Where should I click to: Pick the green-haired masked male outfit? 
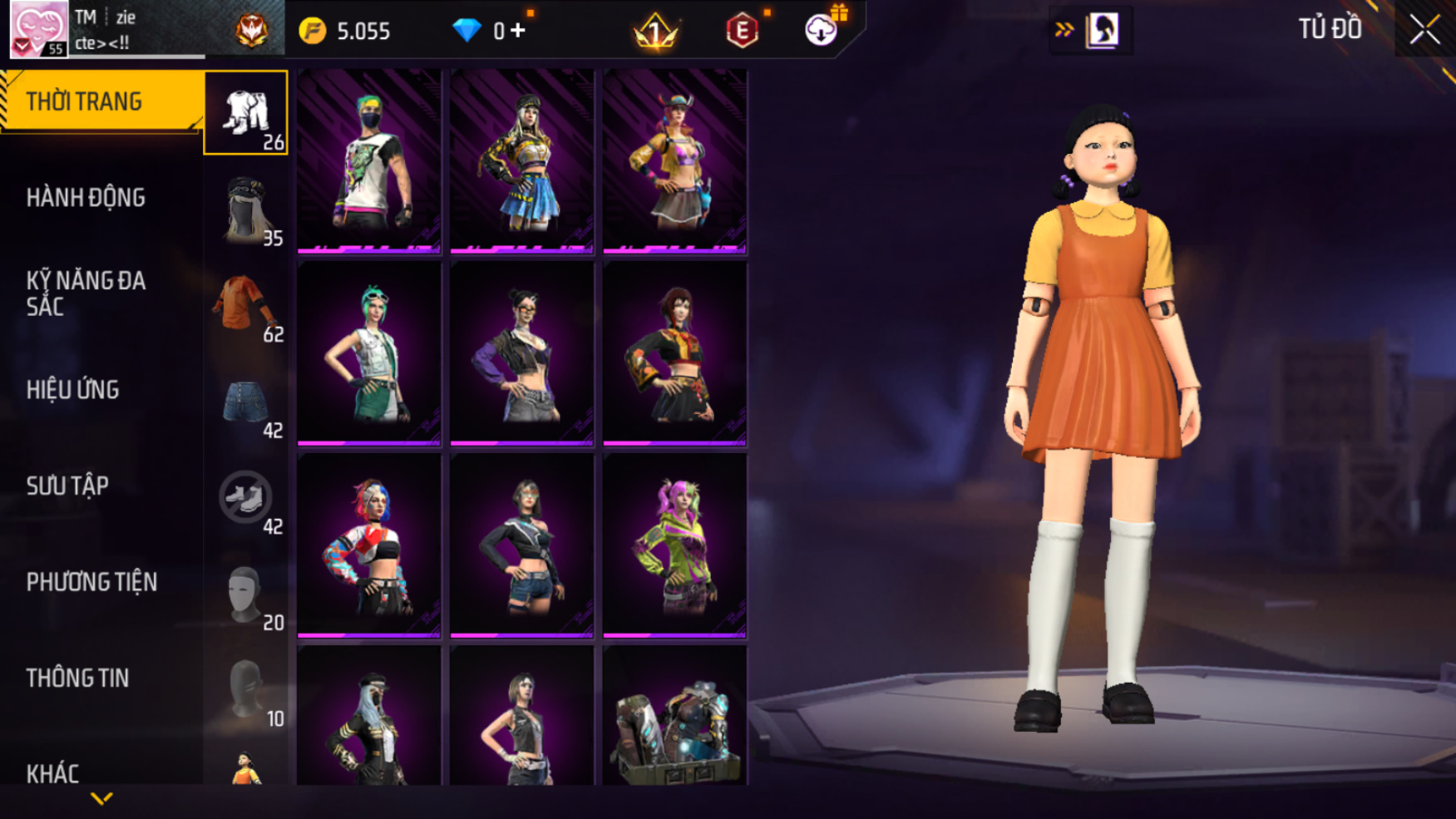(369, 160)
